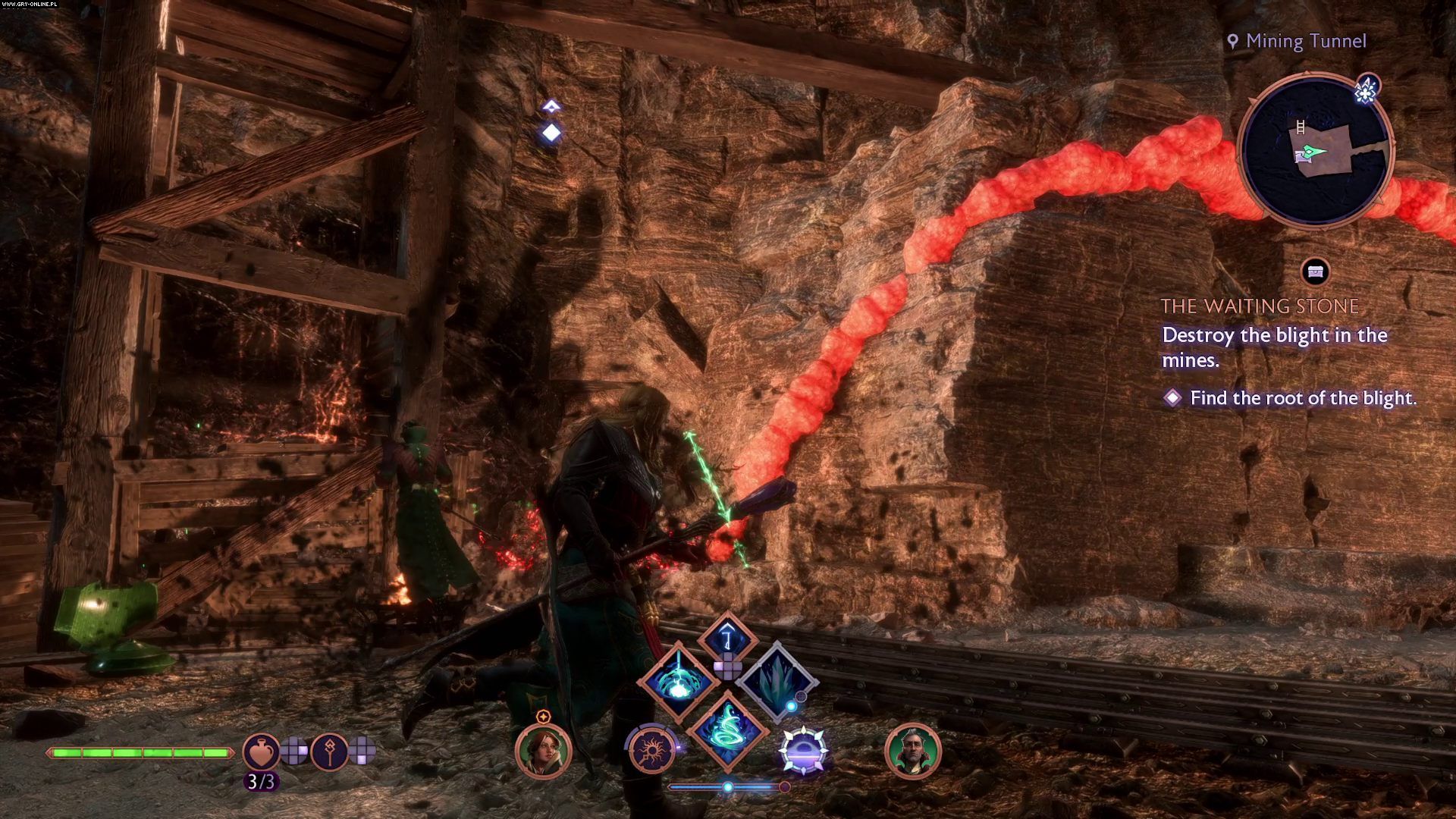1456x819 pixels.
Task: Select the red-haired companion portrait
Action: tap(543, 751)
